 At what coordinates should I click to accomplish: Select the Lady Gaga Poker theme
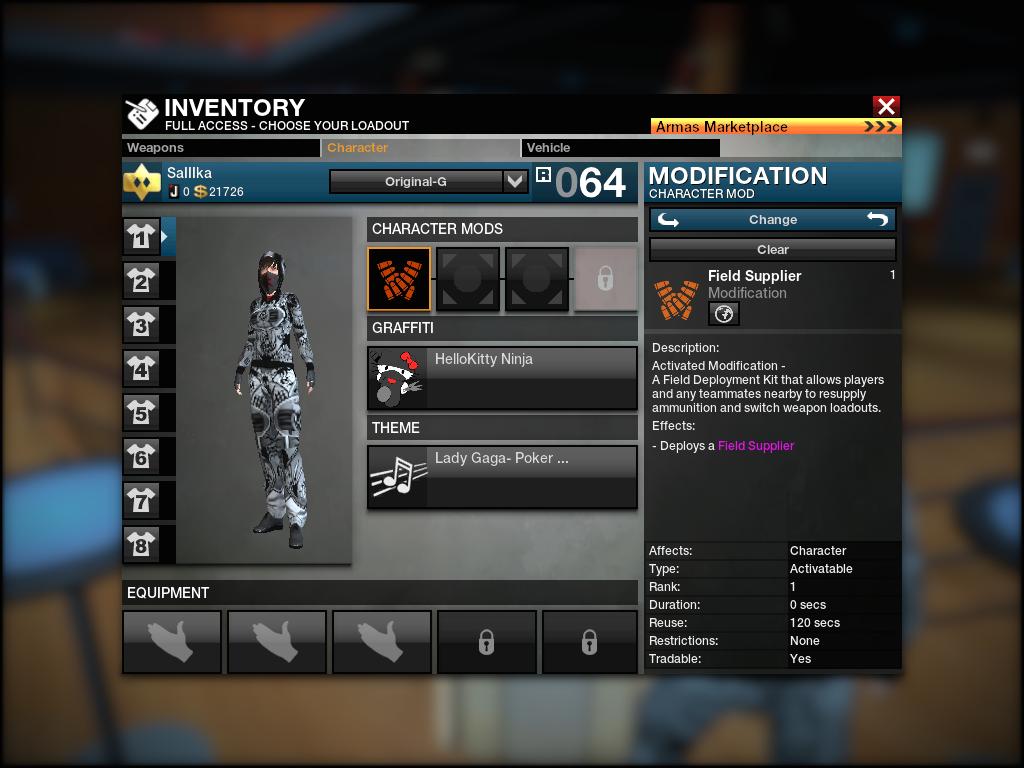[502, 477]
